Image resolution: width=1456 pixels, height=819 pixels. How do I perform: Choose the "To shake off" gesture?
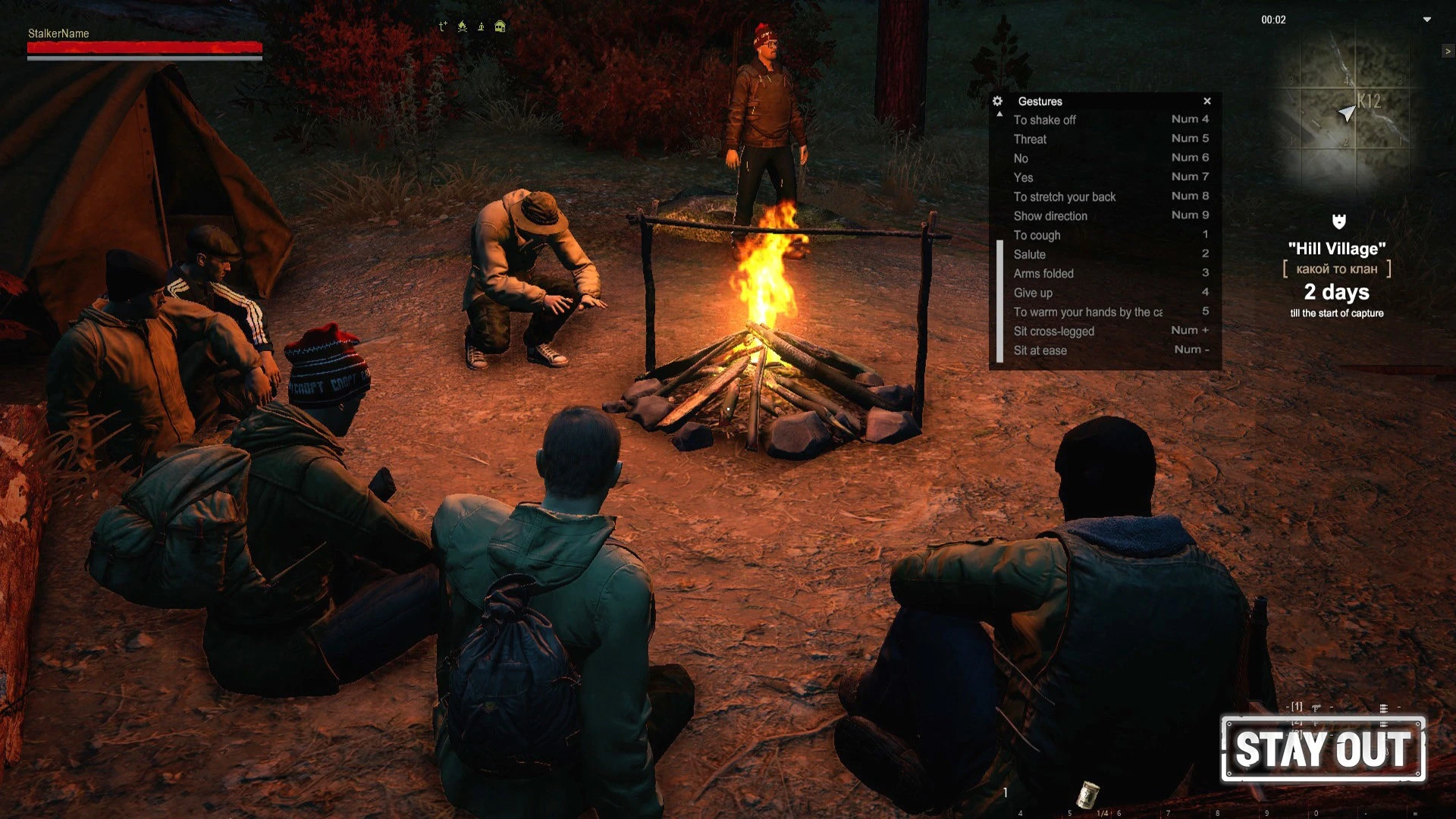1044,120
